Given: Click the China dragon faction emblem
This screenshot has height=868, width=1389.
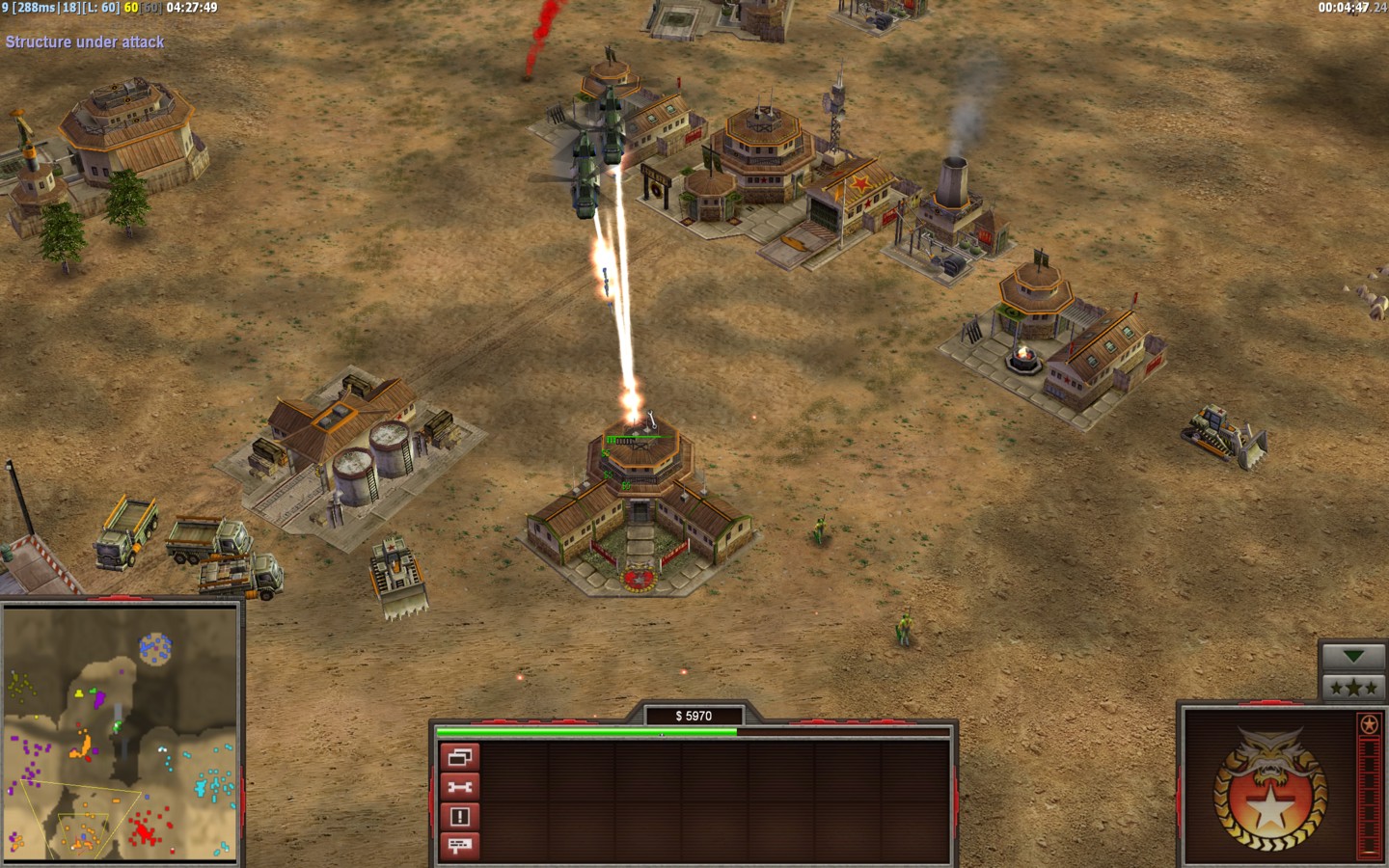Looking at the screenshot, I should pos(1268,787).
